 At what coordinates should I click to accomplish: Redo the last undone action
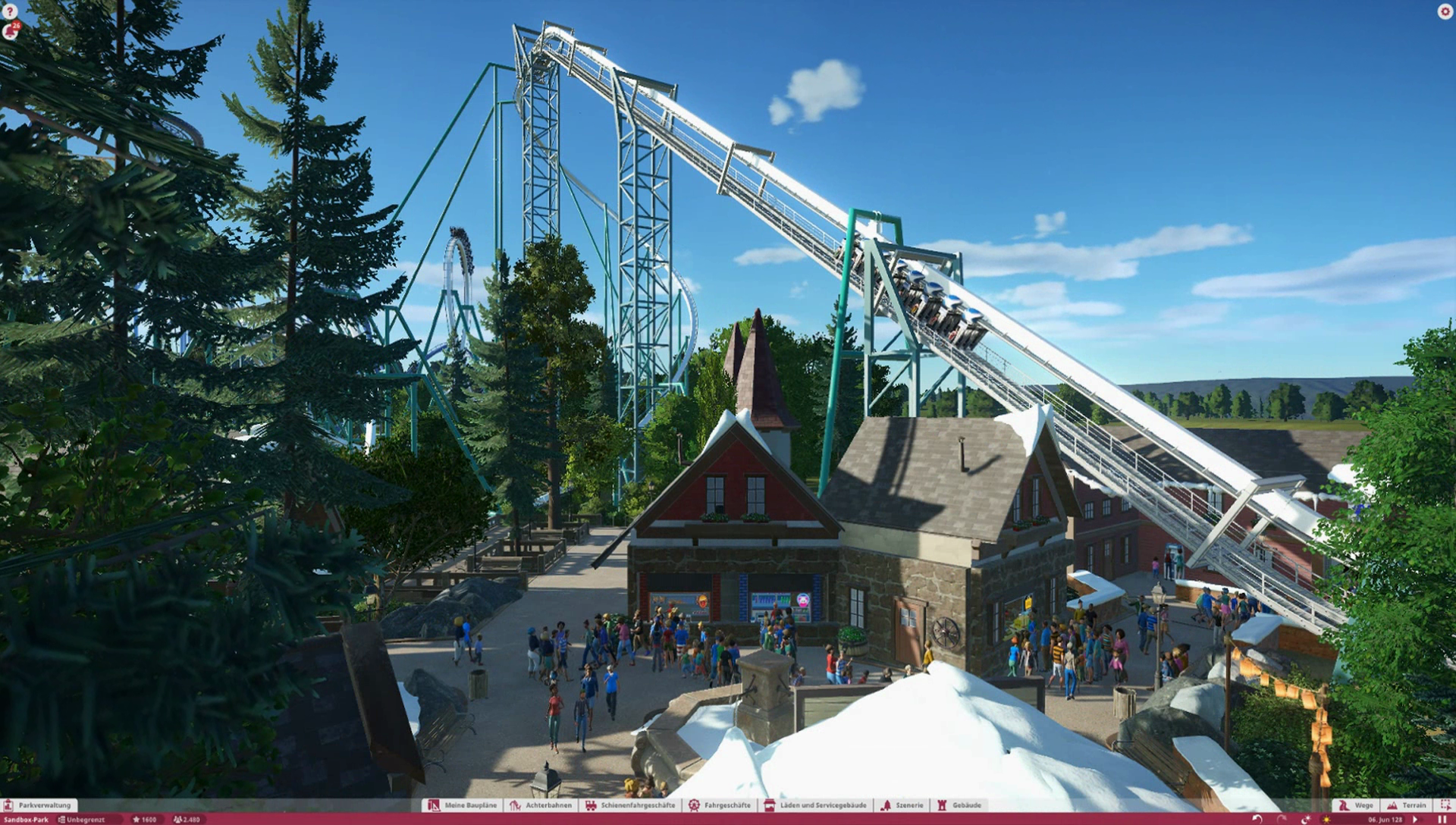coord(1282,820)
